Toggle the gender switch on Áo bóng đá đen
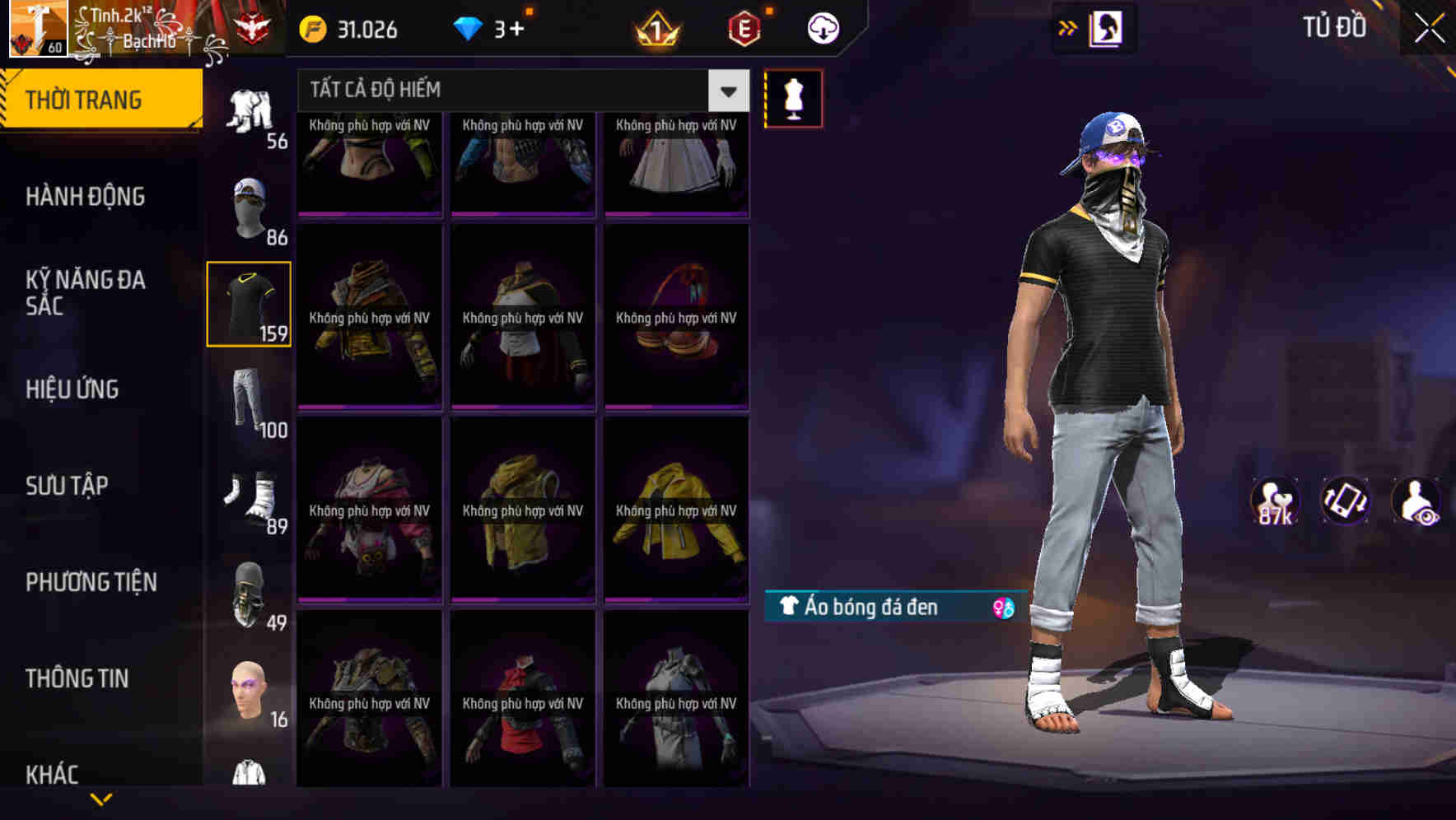 (1003, 608)
